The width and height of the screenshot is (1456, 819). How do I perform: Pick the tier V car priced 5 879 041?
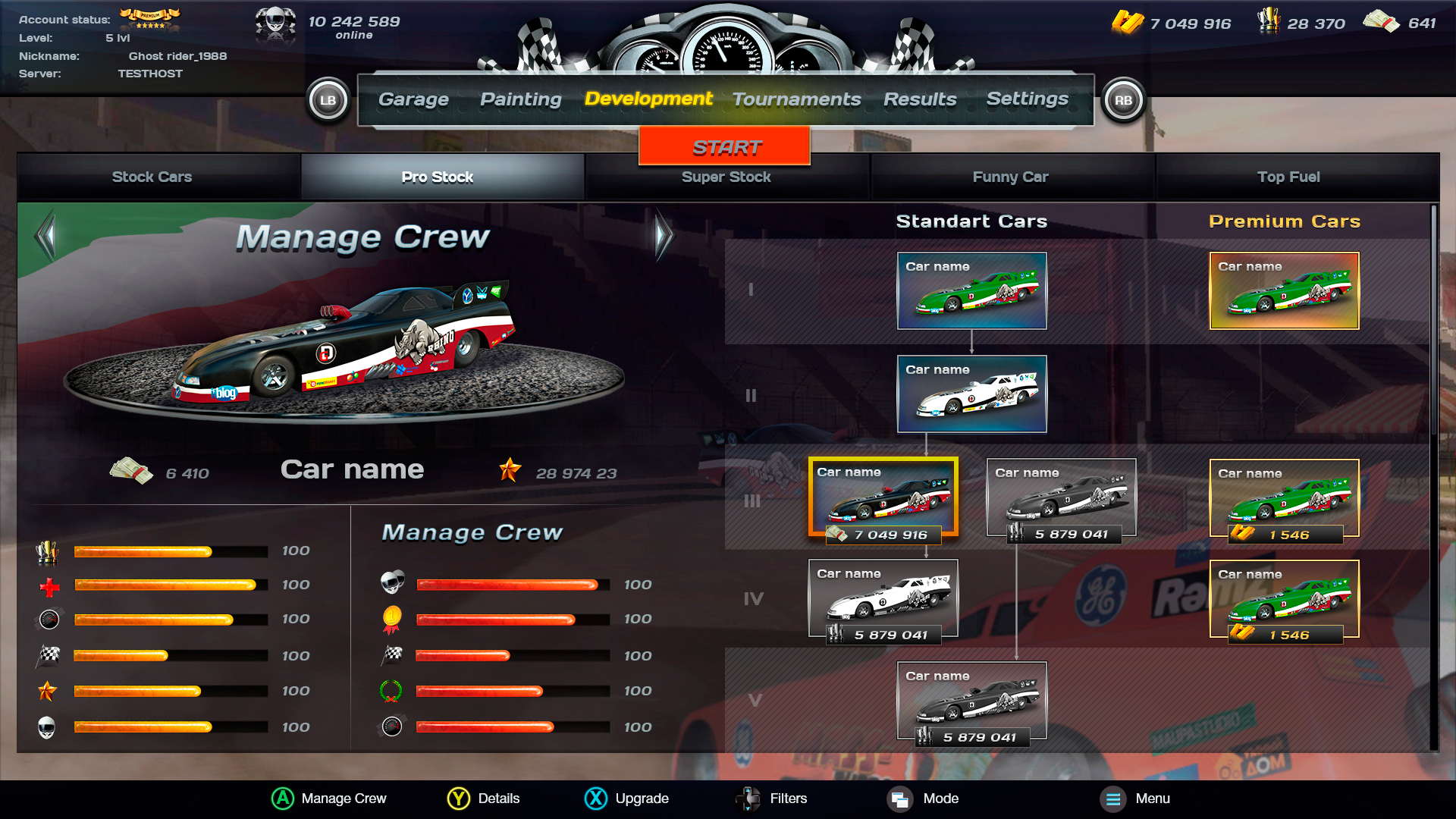(971, 701)
